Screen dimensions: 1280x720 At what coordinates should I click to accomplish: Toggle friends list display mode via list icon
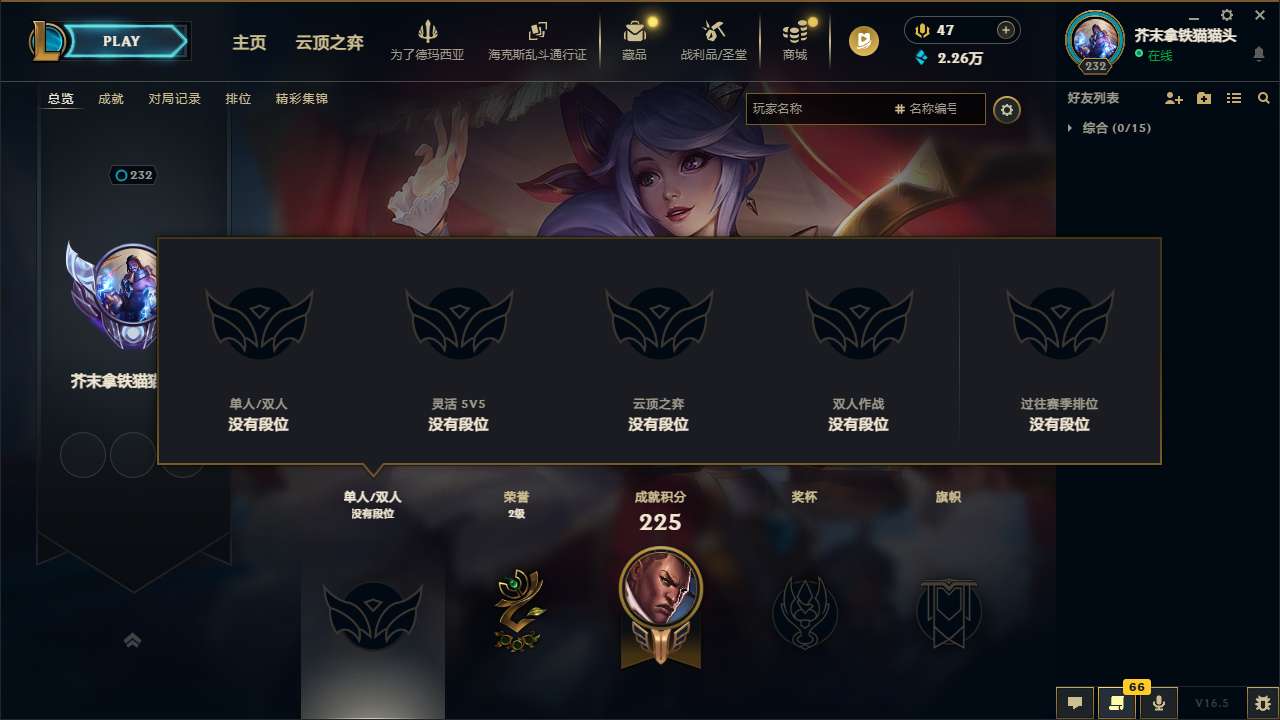pos(1233,98)
